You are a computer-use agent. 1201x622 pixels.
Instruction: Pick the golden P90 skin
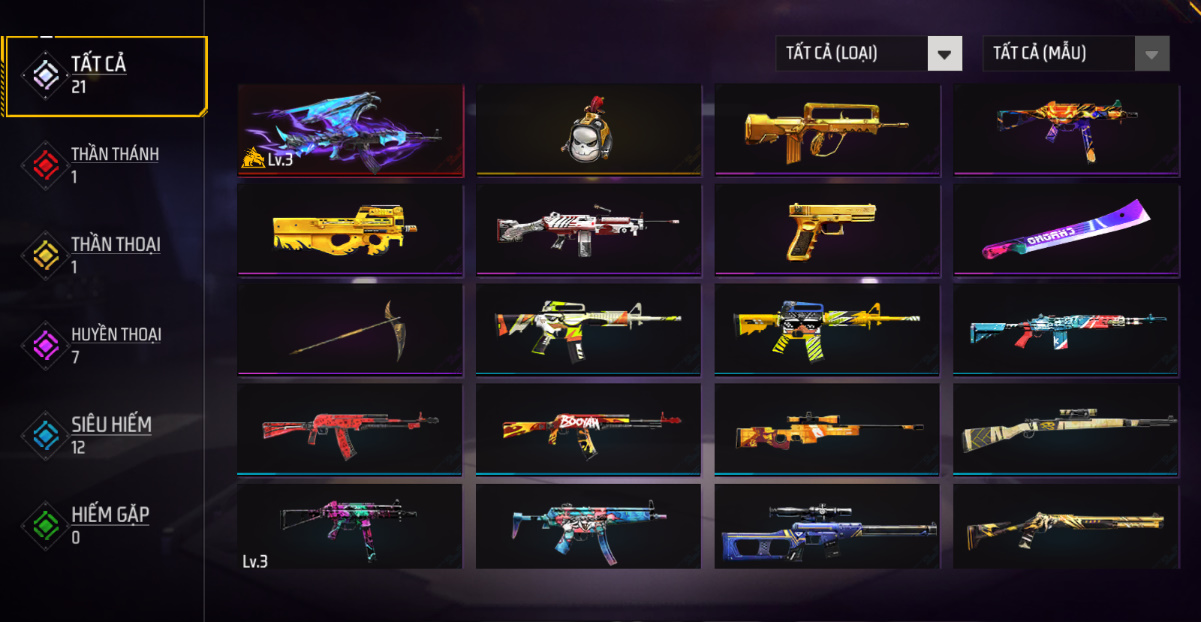tap(350, 229)
